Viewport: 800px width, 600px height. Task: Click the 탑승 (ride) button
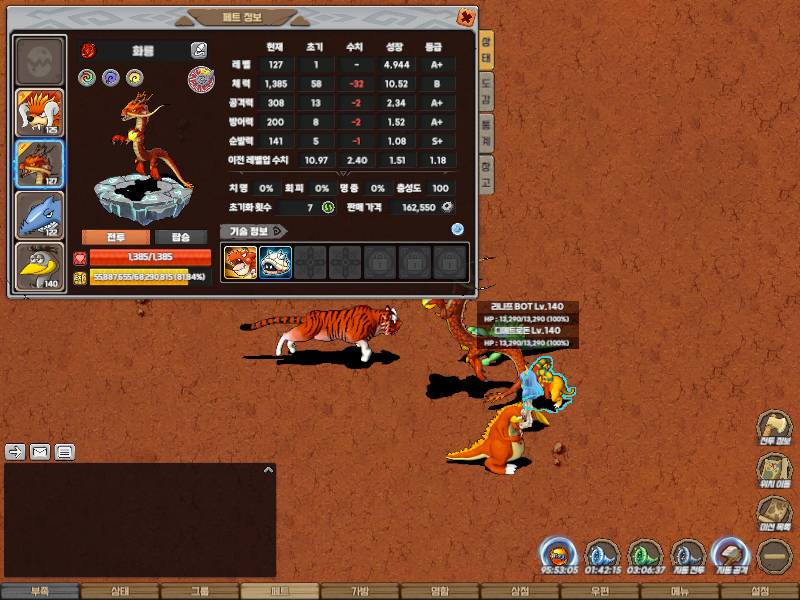click(x=181, y=237)
